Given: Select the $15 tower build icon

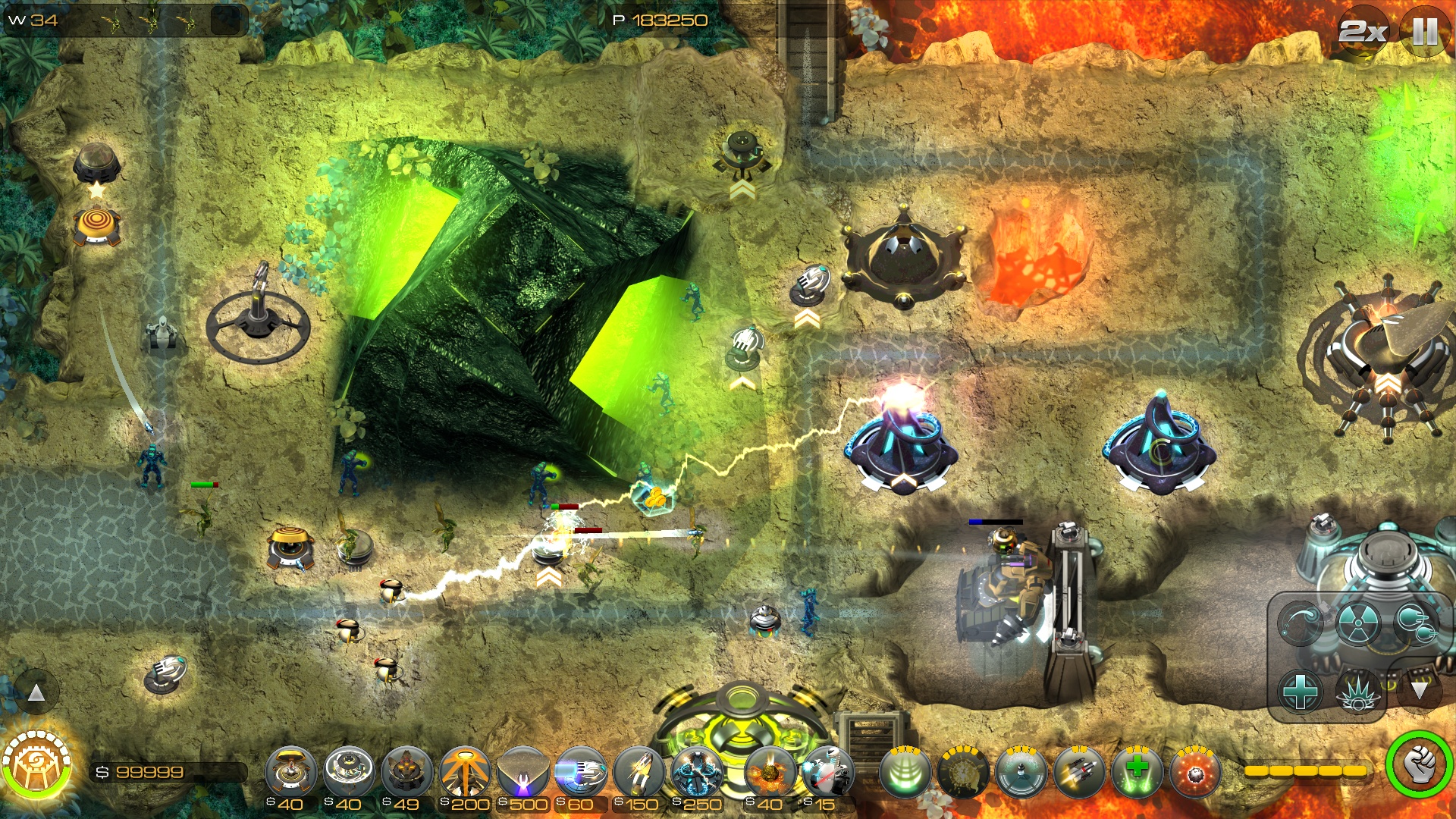Looking at the screenshot, I should click(x=827, y=773).
